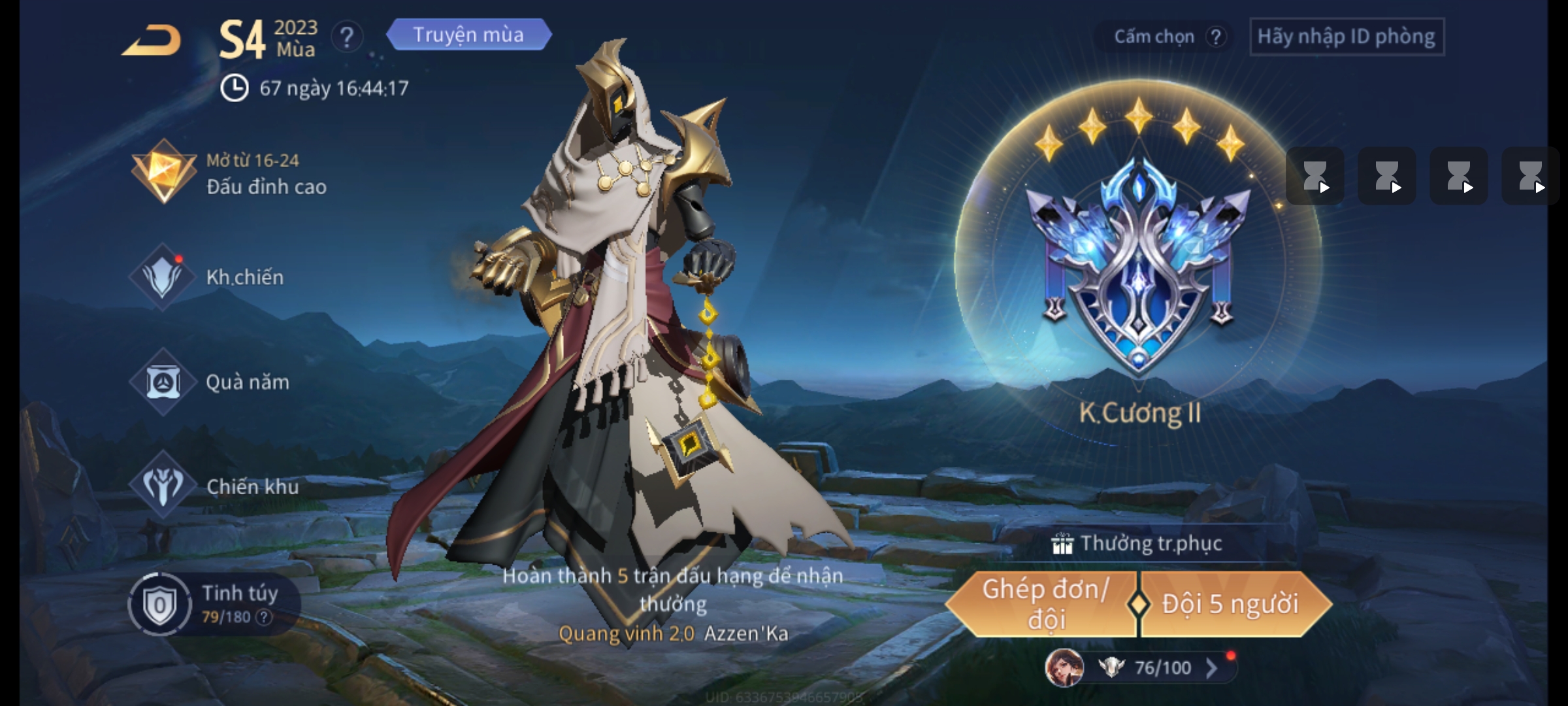Image resolution: width=1568 pixels, height=706 pixels.
Task: Show season S4 help question mark
Action: (x=346, y=37)
